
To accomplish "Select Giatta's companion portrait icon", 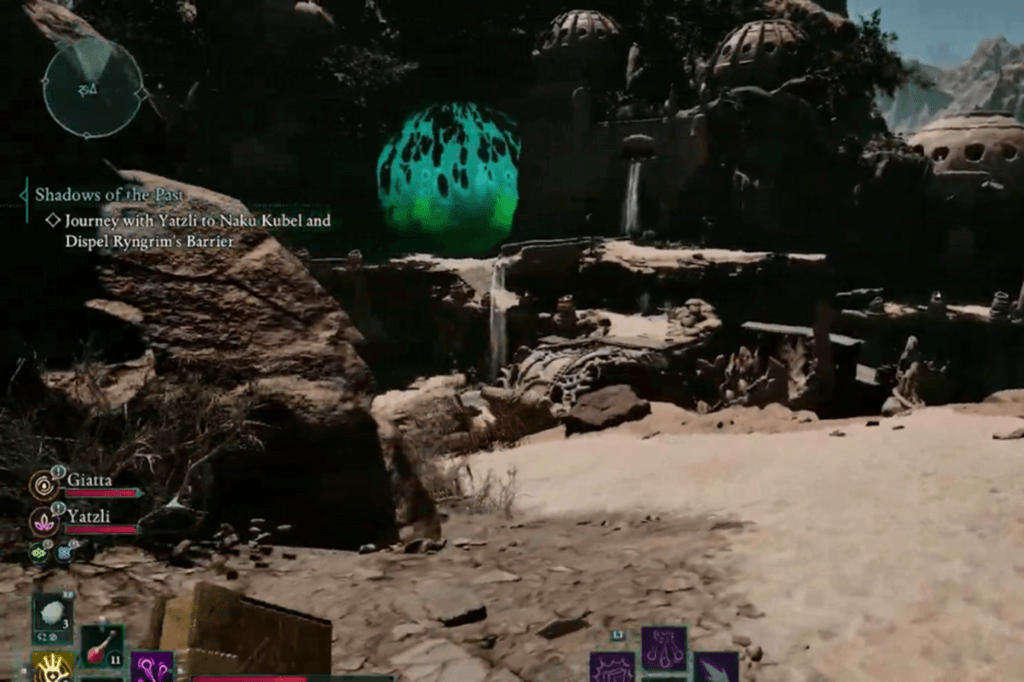I will tap(43, 485).
